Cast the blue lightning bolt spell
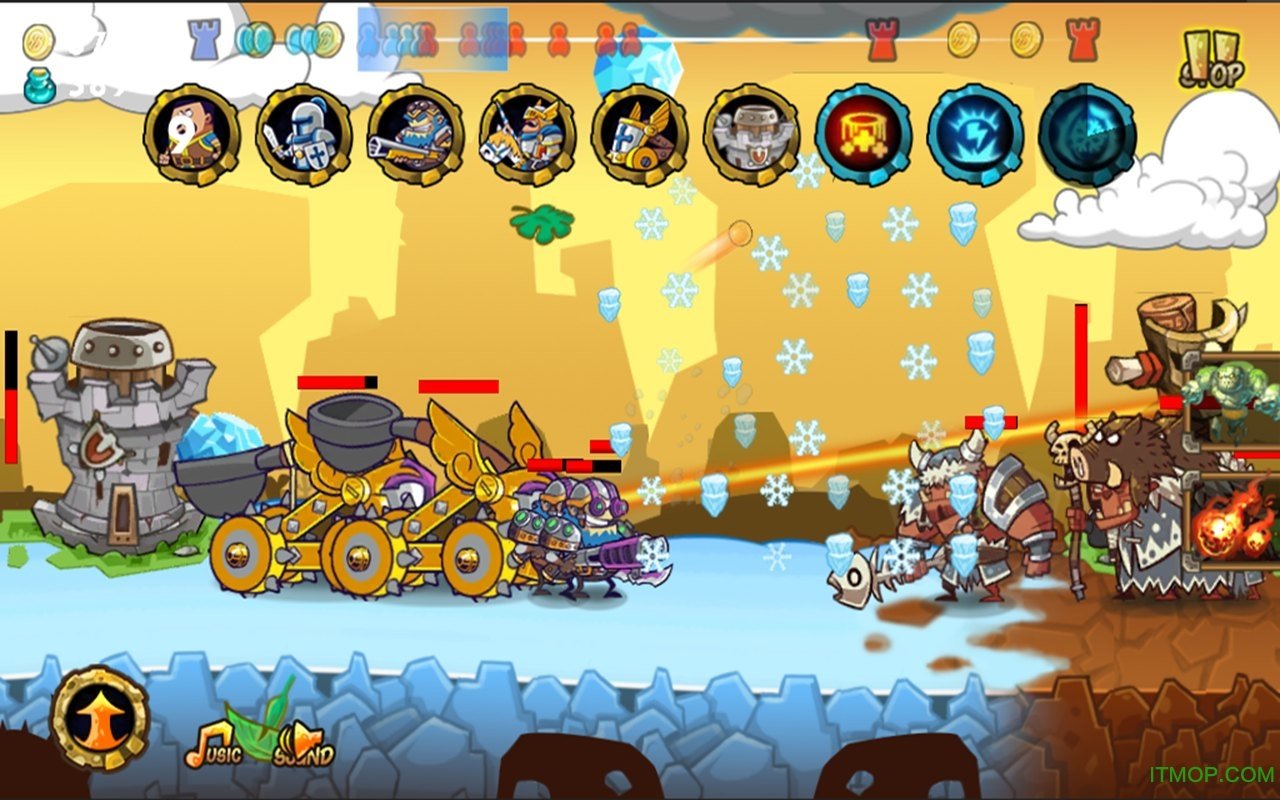1280x800 pixels. [975, 134]
